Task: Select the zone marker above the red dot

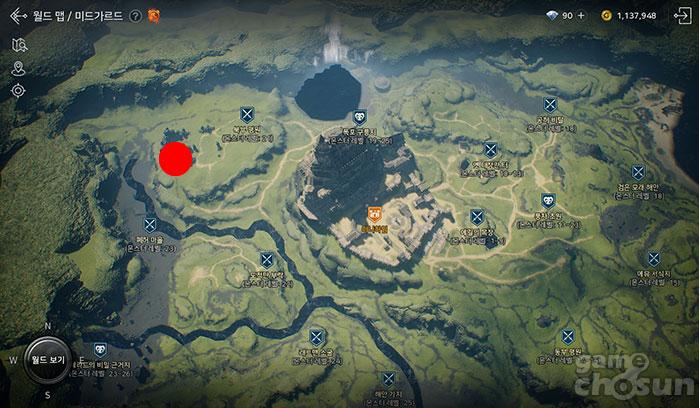Action: coord(247,115)
